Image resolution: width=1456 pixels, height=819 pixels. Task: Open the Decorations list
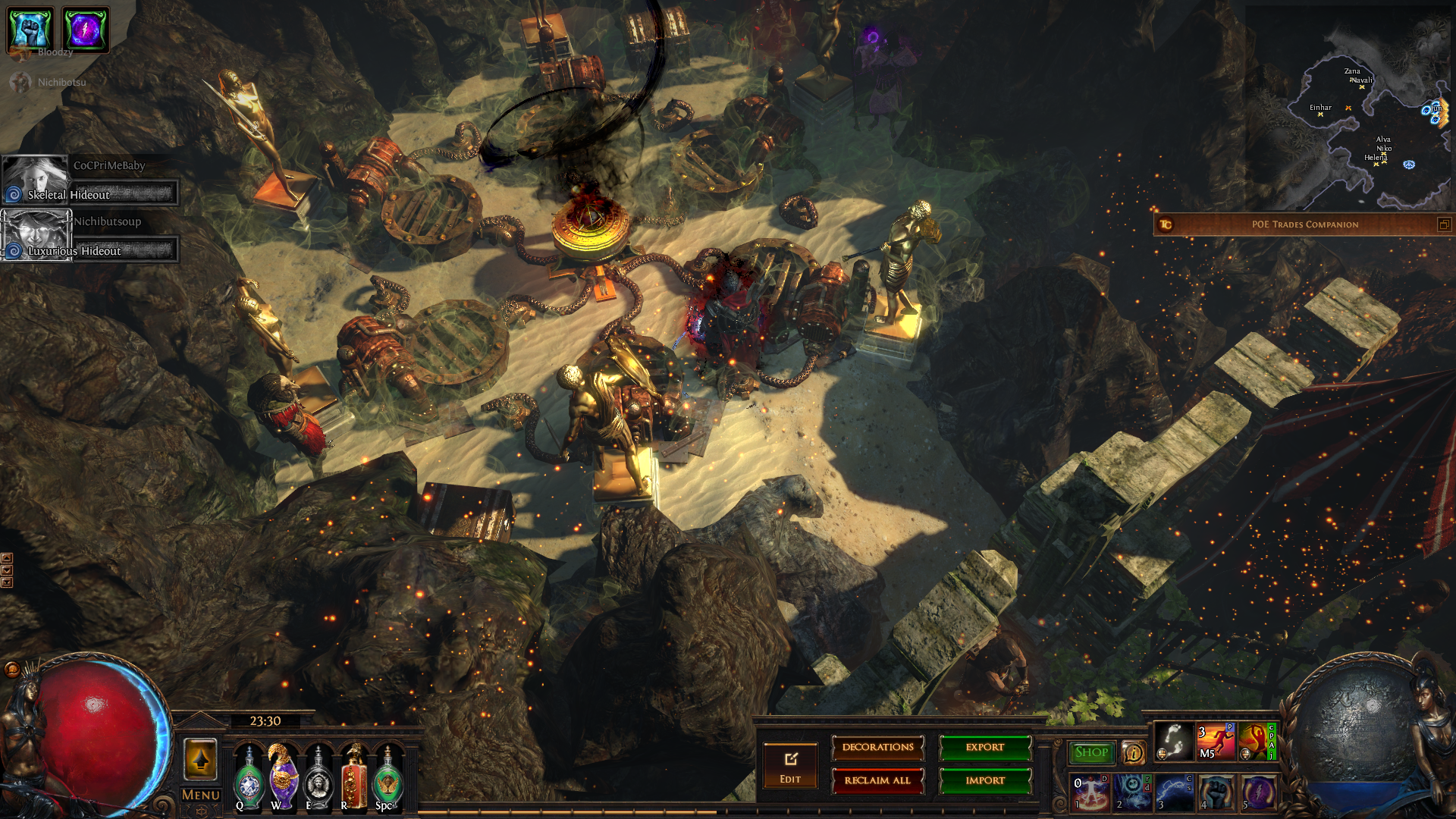[x=877, y=748]
